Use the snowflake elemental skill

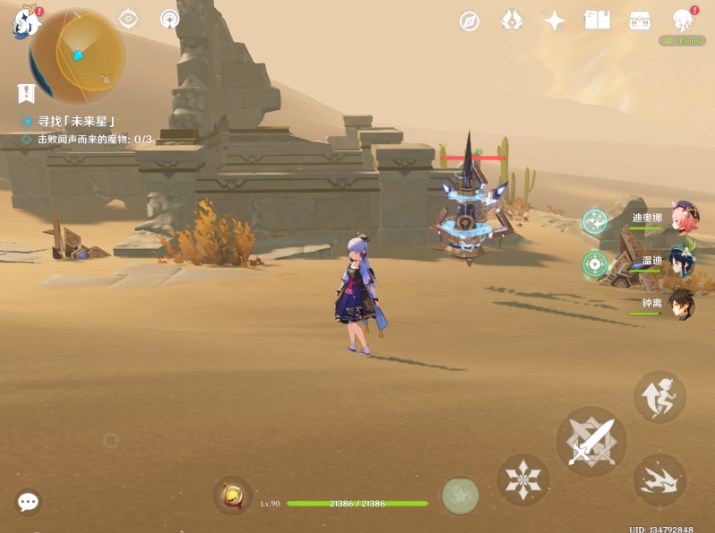523,477
